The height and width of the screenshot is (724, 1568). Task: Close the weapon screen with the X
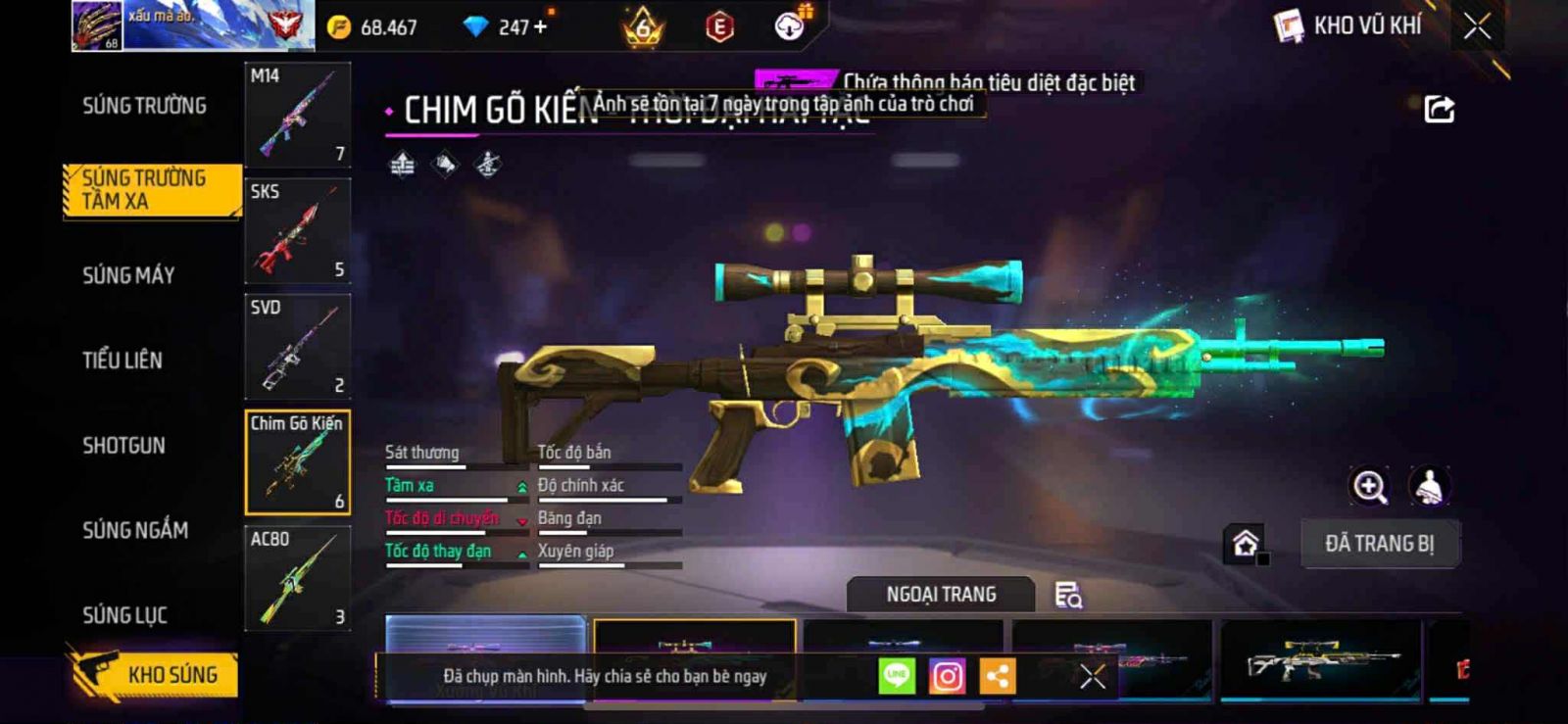click(1477, 26)
